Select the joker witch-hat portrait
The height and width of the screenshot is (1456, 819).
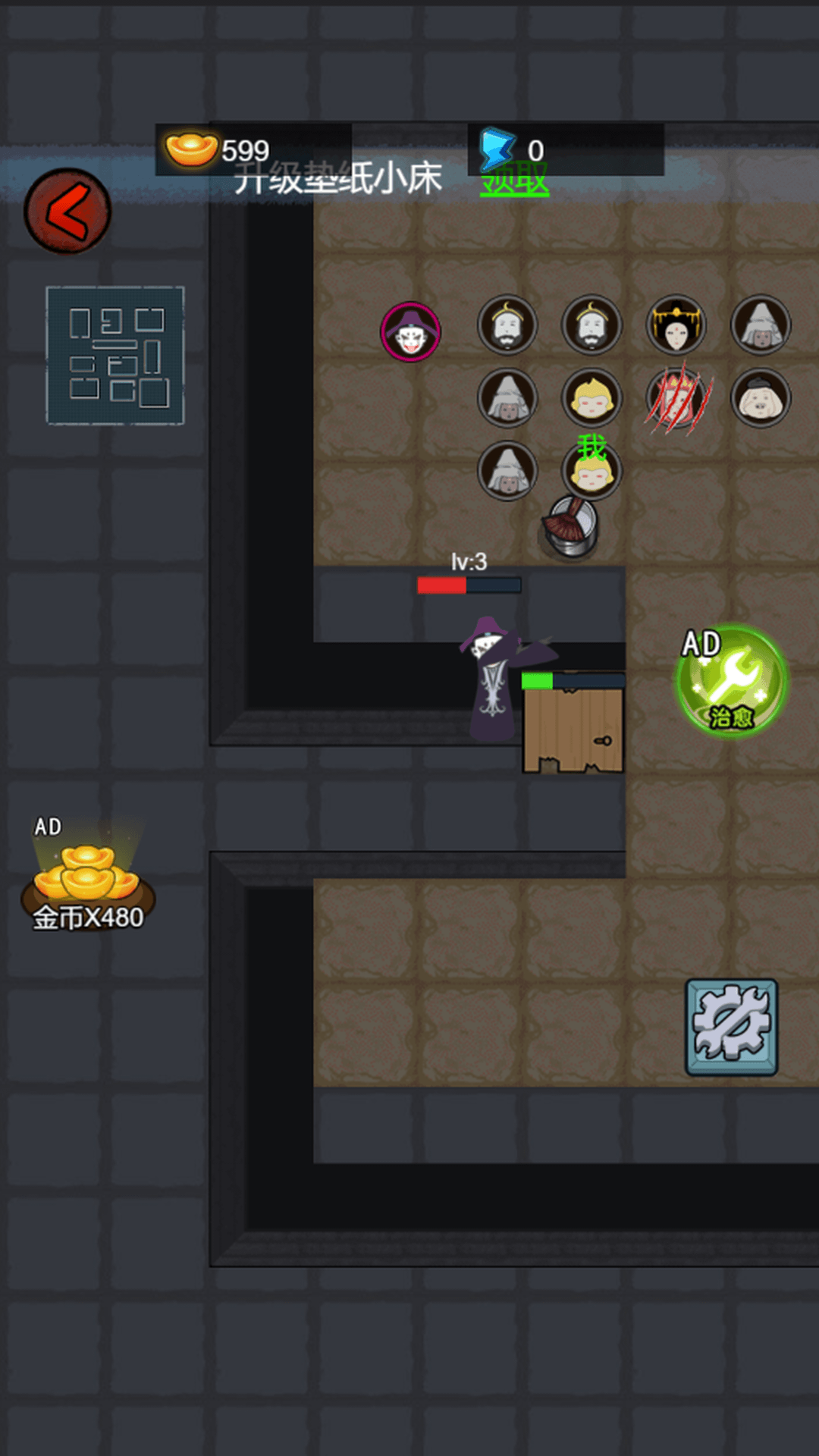(410, 332)
